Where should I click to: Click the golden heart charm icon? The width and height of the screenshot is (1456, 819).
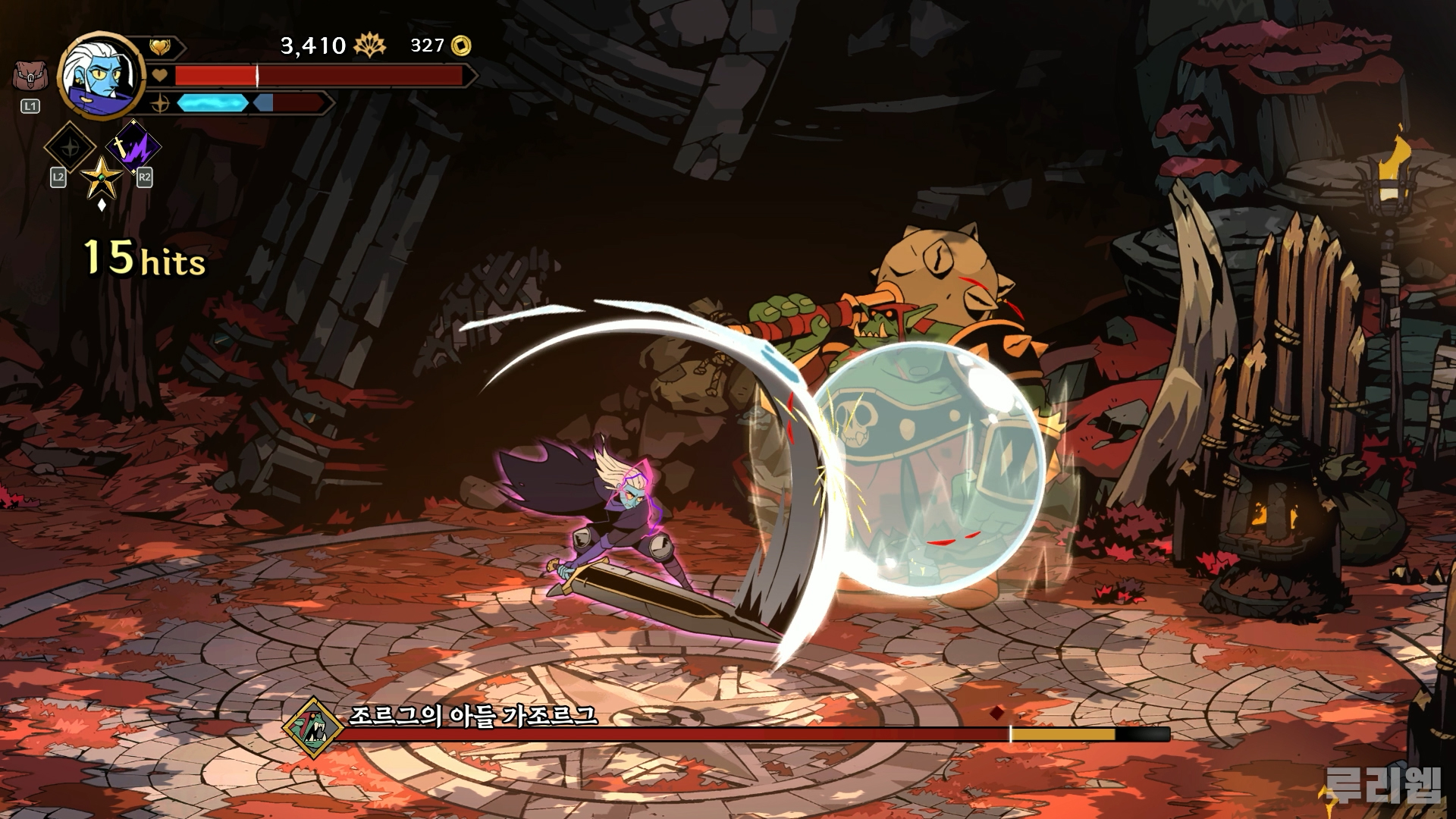(159, 47)
